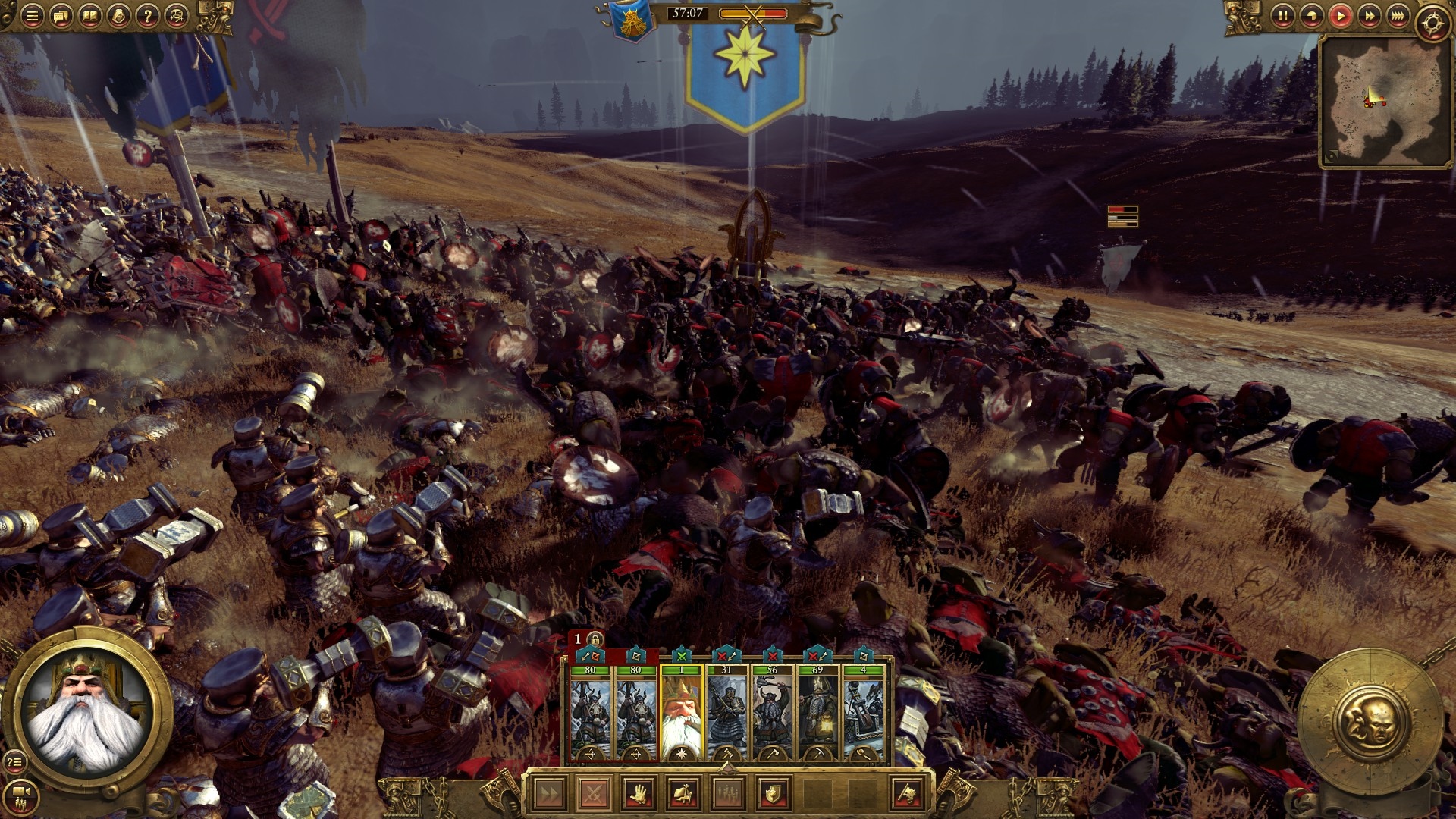The width and height of the screenshot is (1456, 819).
Task: Click the halt order hand button
Action: pyautogui.click(x=639, y=794)
